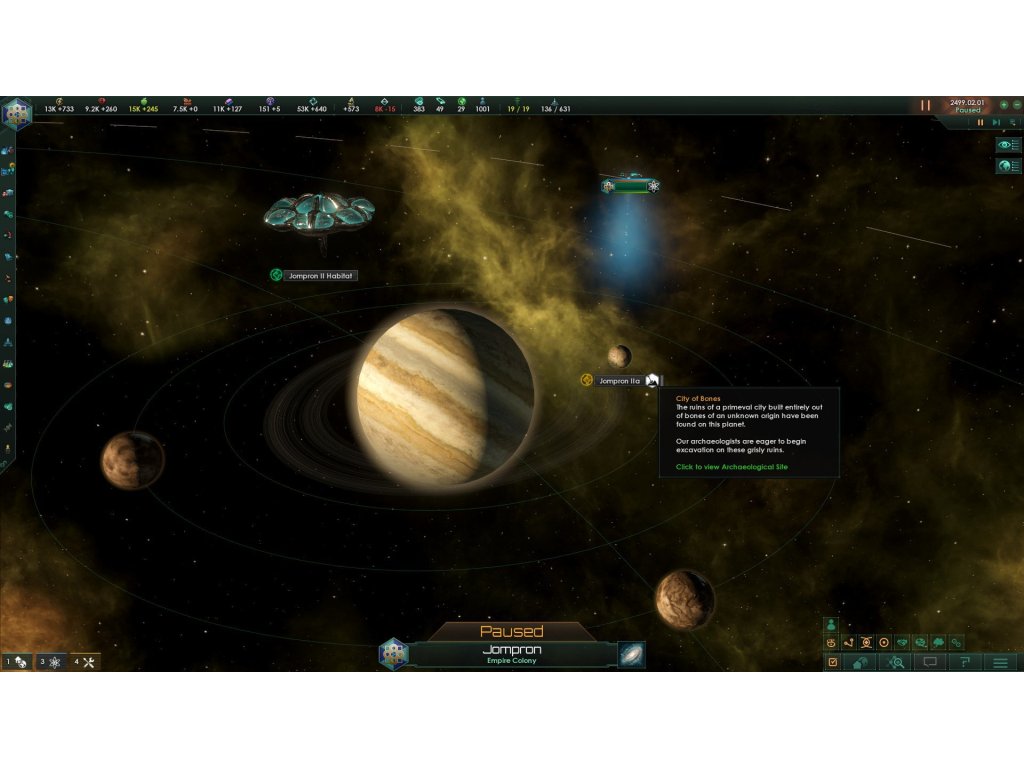Decrease game speed with the minus button
The height and width of the screenshot is (768, 1024).
1016,104
